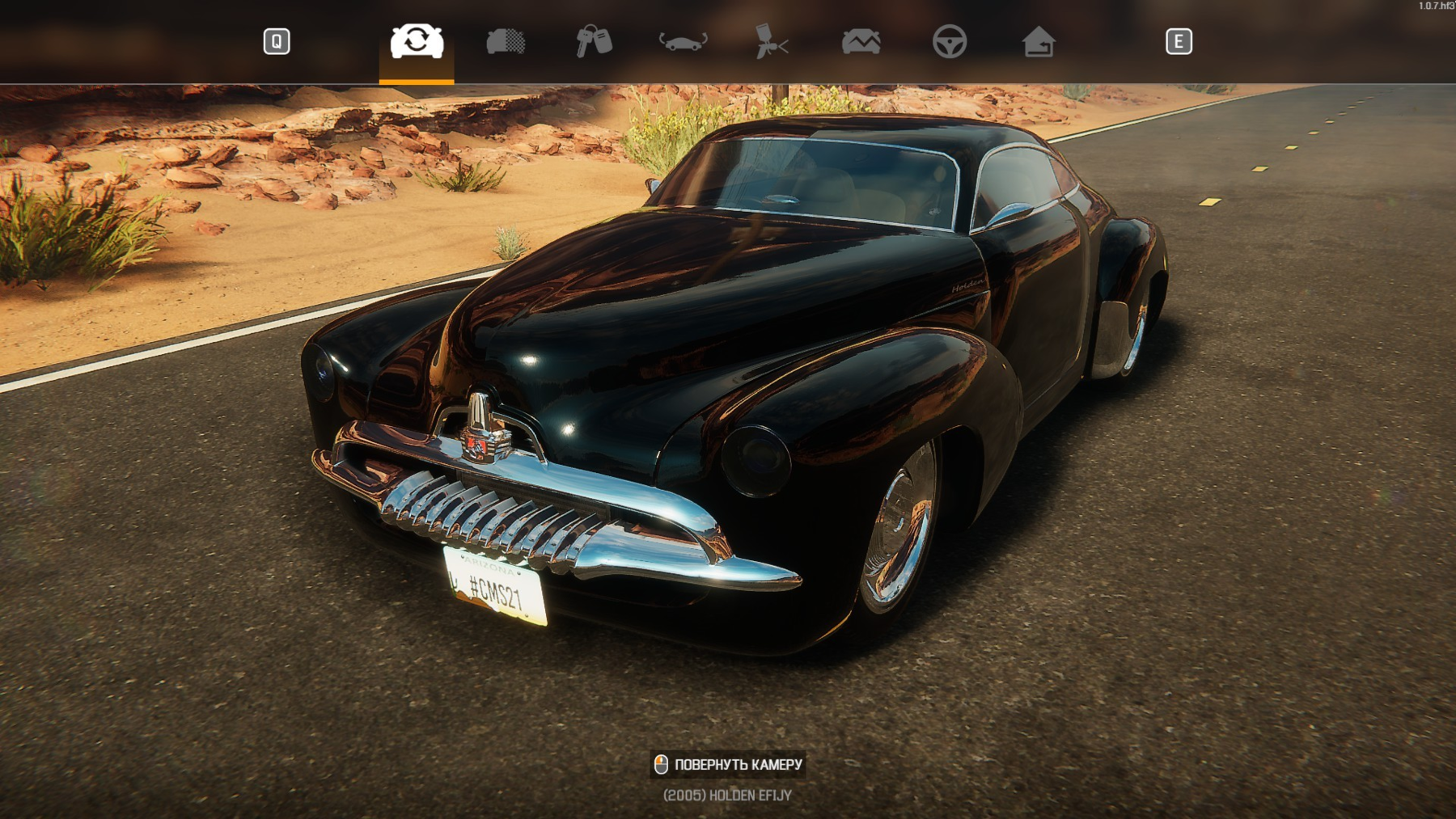Image resolution: width=1456 pixels, height=819 pixels.
Task: Switch to the spray gun paint tab
Action: [x=772, y=41]
